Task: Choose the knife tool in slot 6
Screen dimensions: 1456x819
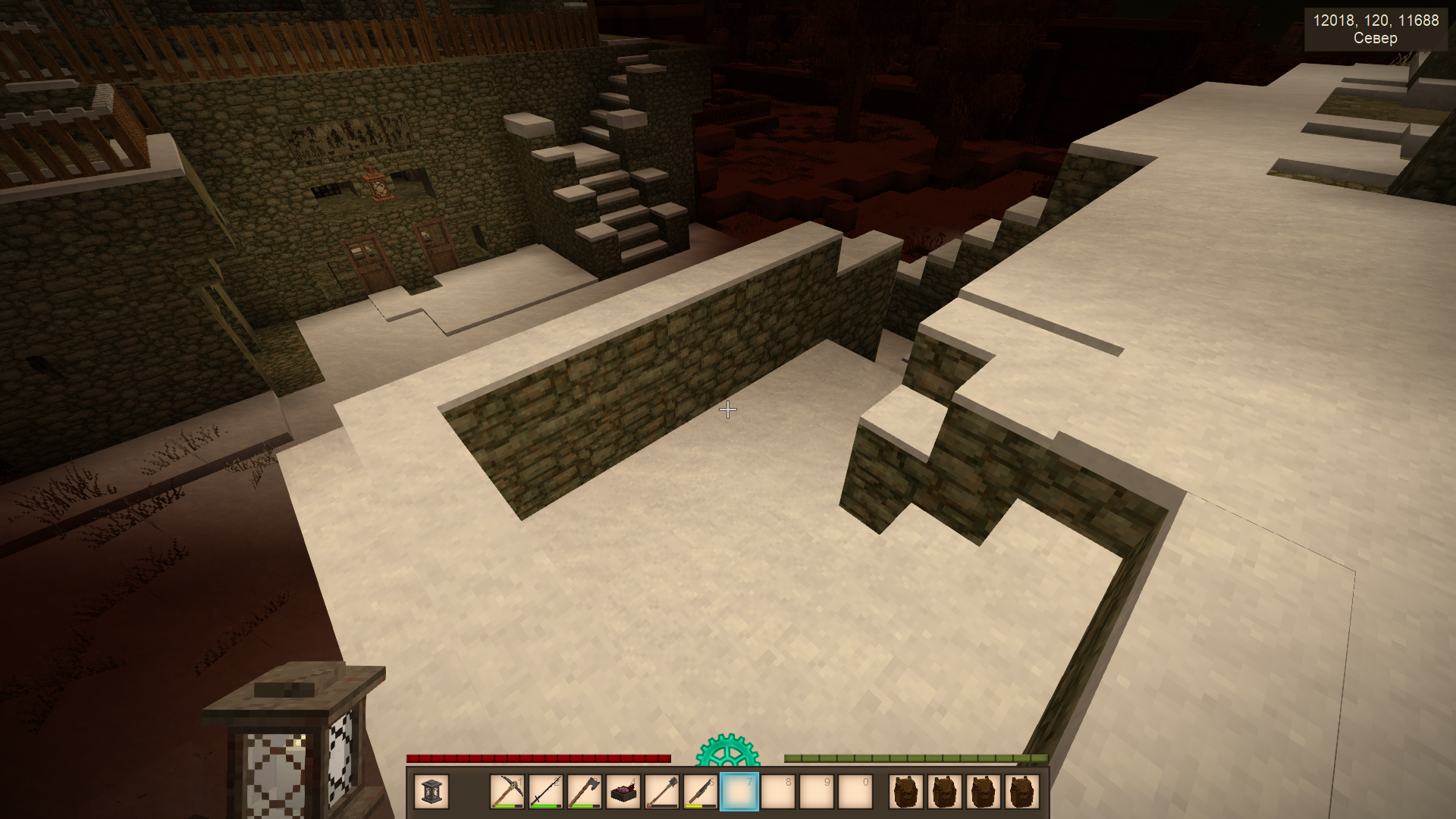Action: (701, 792)
